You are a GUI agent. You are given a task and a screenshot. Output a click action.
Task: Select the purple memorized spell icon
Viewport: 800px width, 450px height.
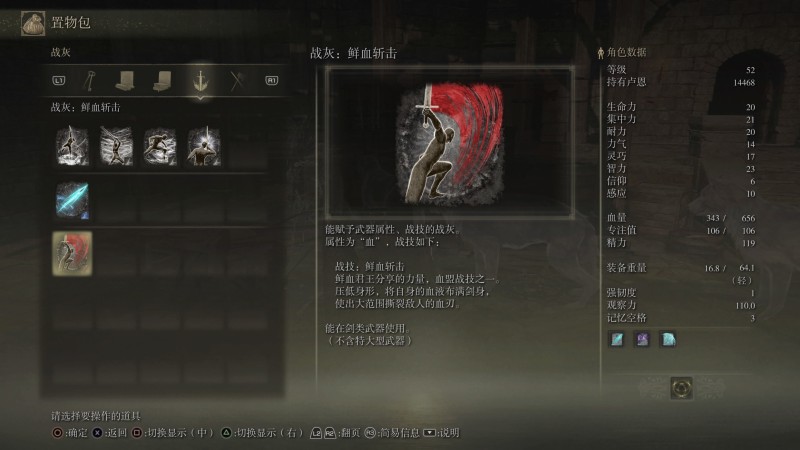[x=643, y=340]
